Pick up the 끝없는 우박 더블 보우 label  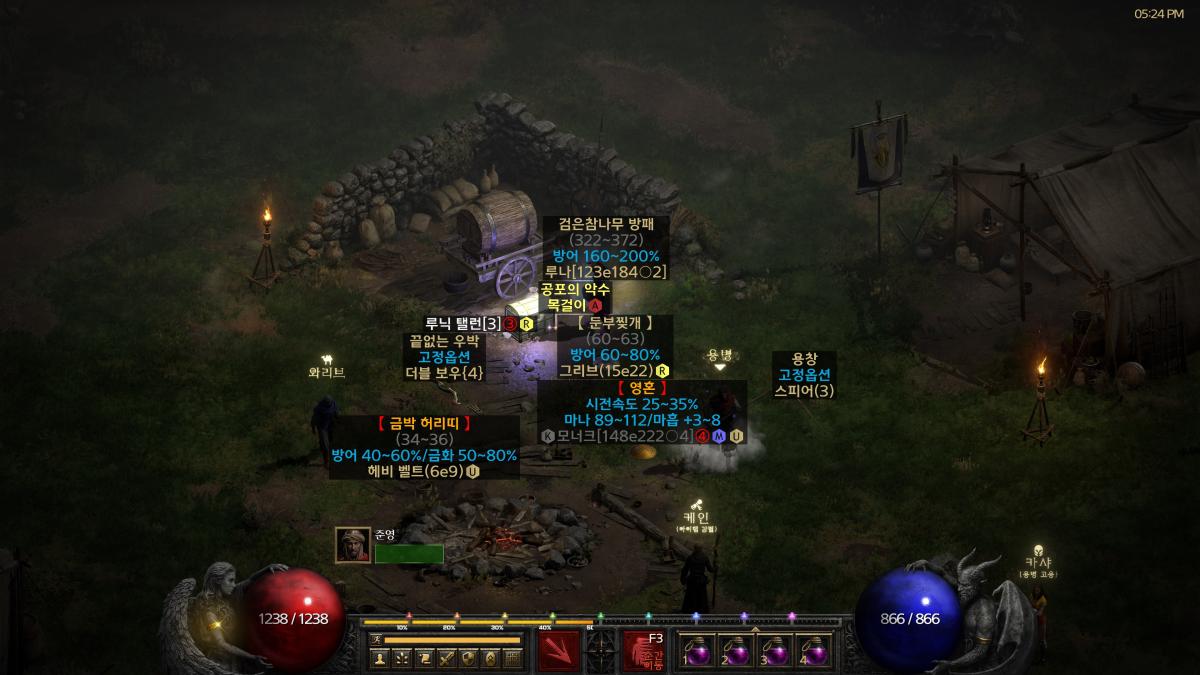pos(444,356)
